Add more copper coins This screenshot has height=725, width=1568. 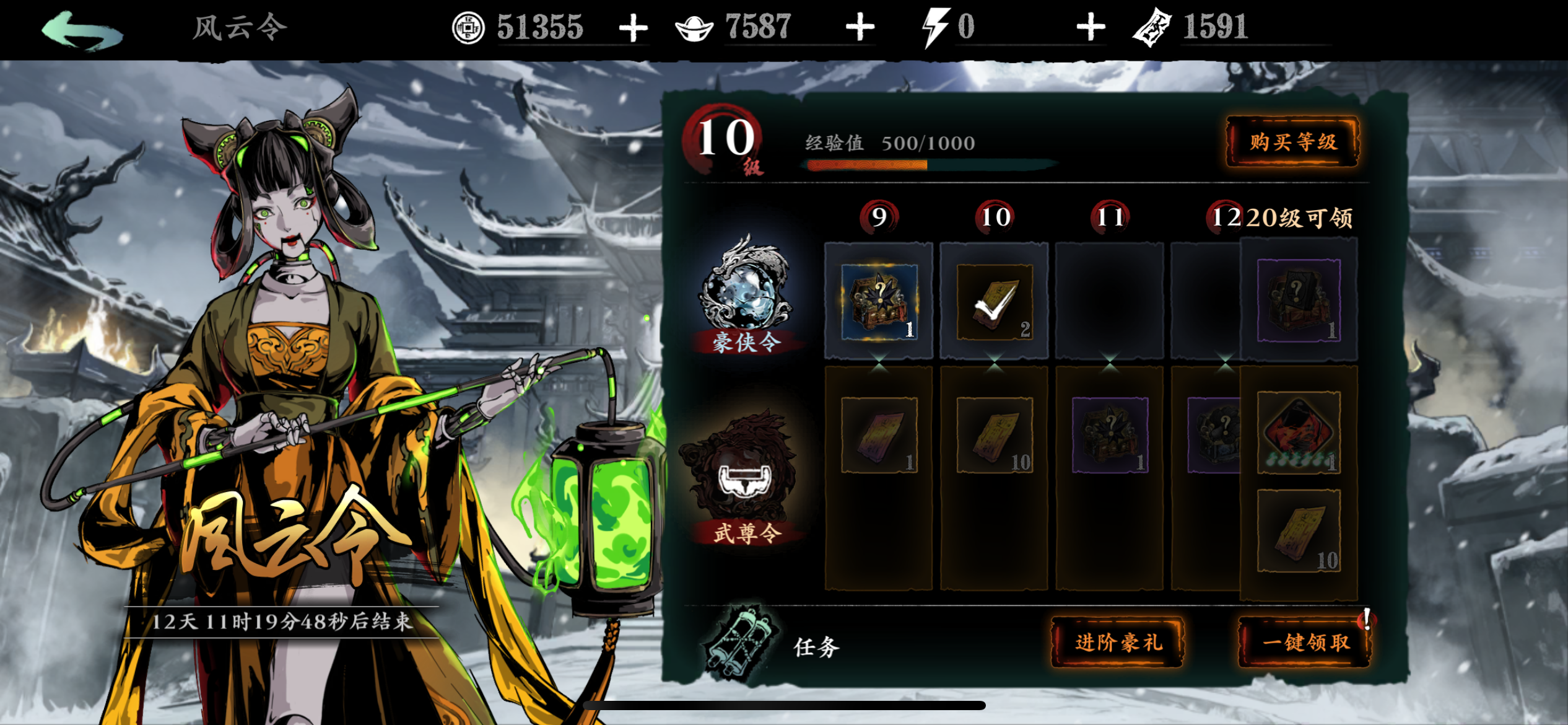[x=633, y=29]
